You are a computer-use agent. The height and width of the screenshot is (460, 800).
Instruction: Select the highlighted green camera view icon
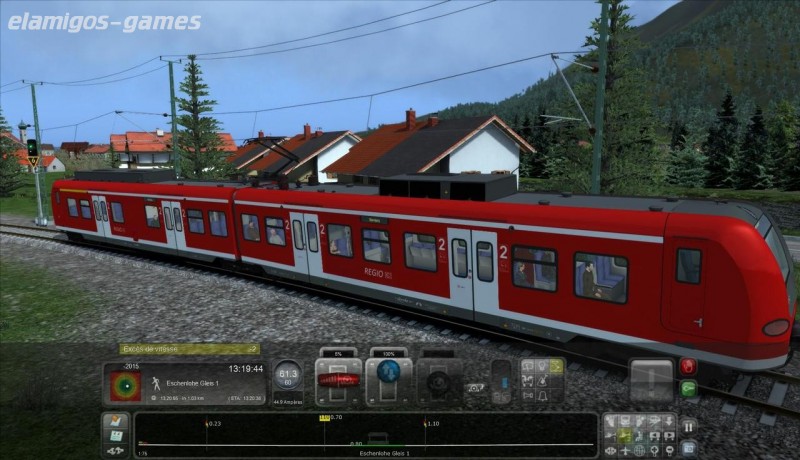(624, 436)
